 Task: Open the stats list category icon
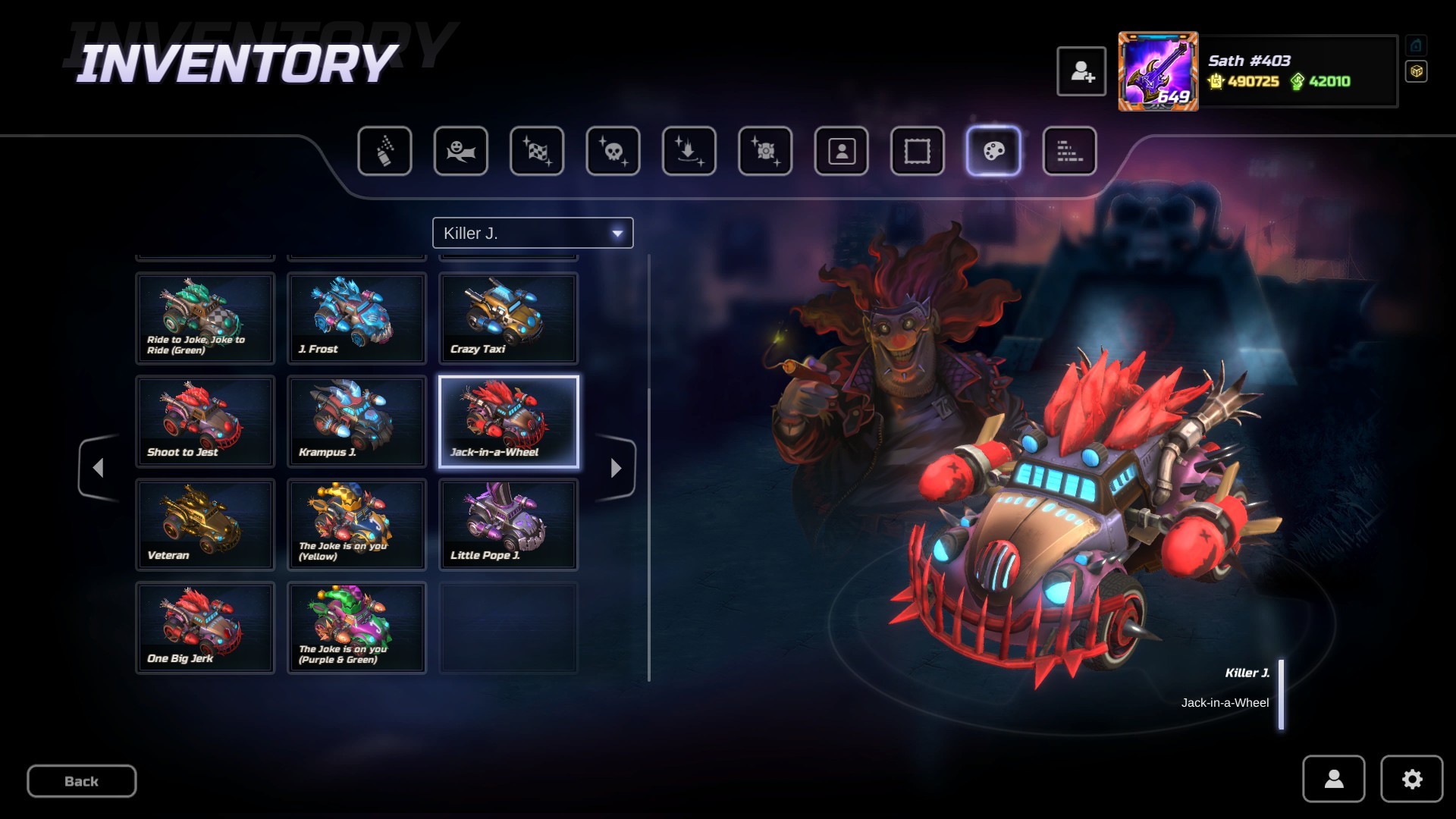(1069, 151)
